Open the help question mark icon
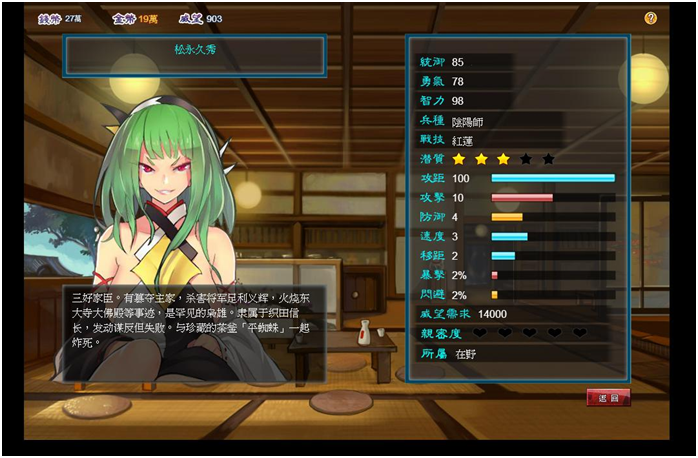The image size is (698, 458). (x=651, y=18)
